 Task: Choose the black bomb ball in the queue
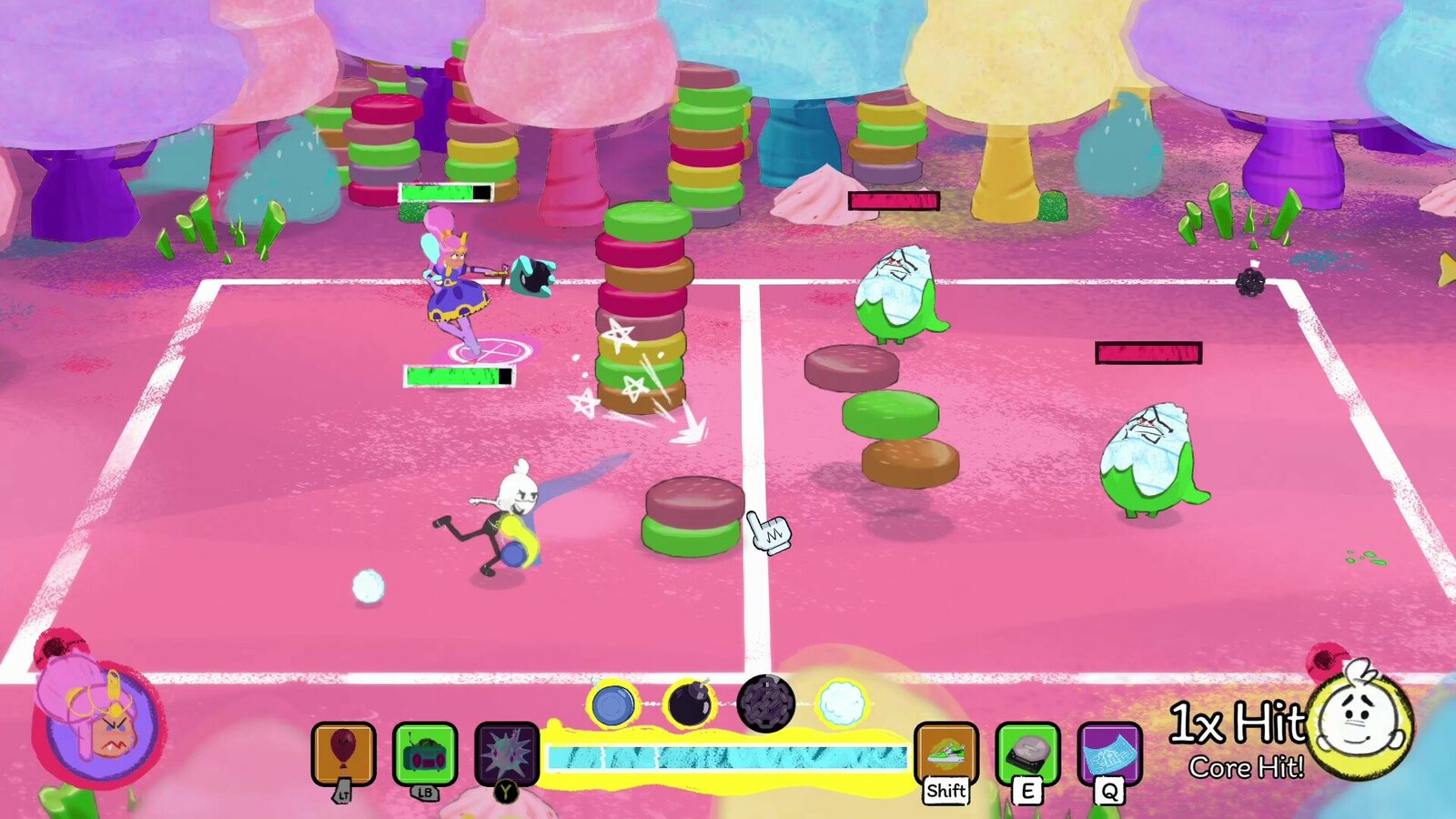pyautogui.click(x=689, y=703)
